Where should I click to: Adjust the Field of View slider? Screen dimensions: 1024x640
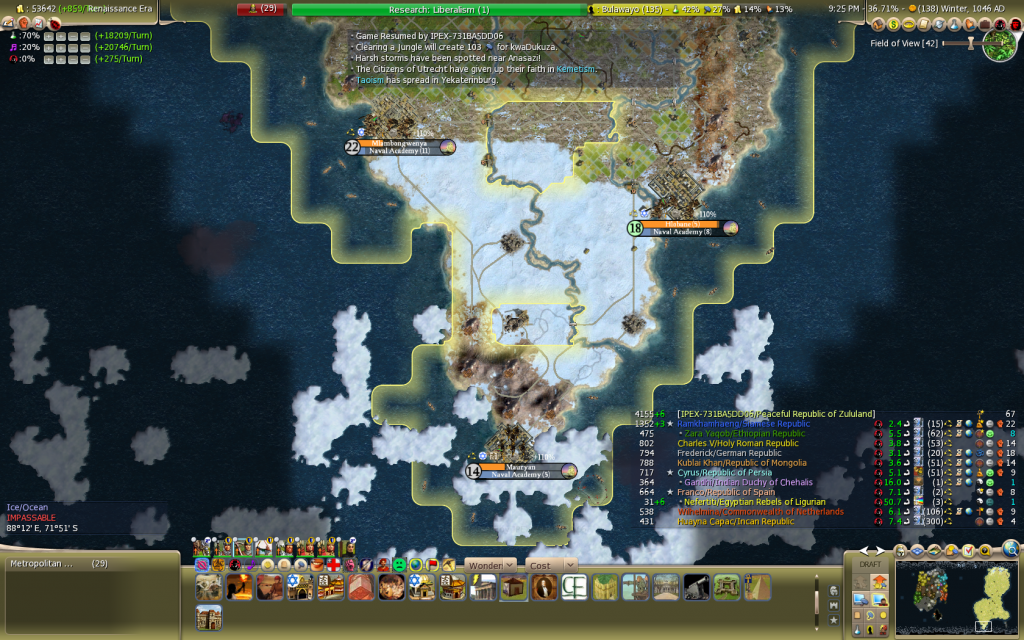[969, 44]
